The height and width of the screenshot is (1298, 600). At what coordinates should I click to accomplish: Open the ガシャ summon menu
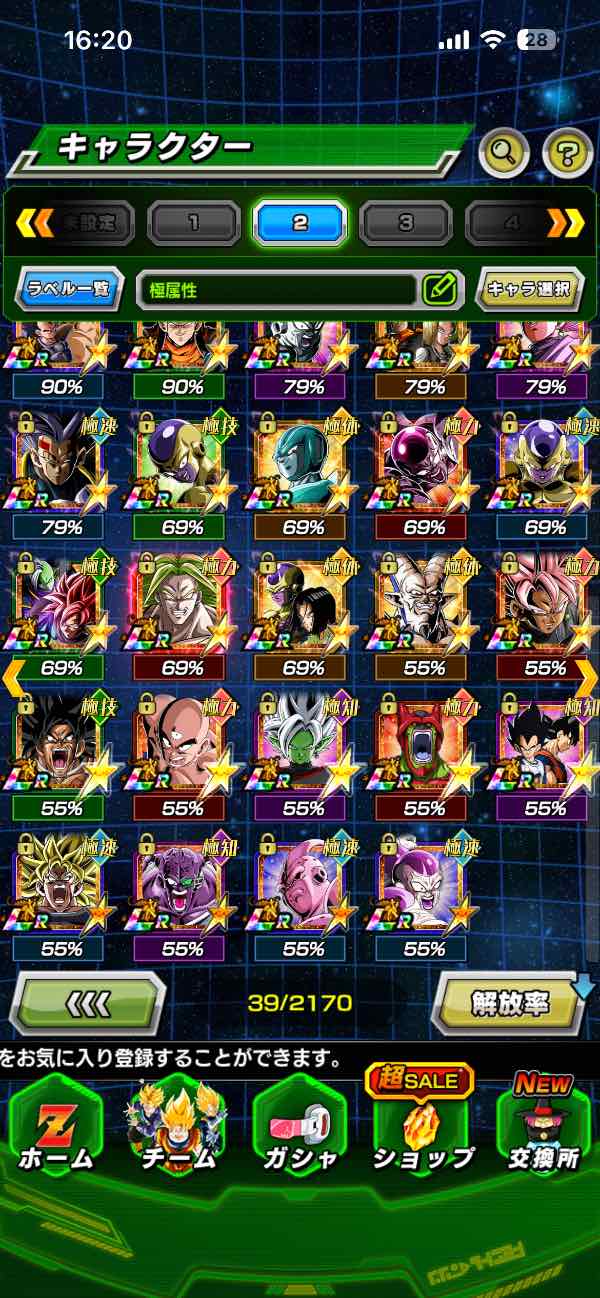pyautogui.click(x=299, y=1132)
